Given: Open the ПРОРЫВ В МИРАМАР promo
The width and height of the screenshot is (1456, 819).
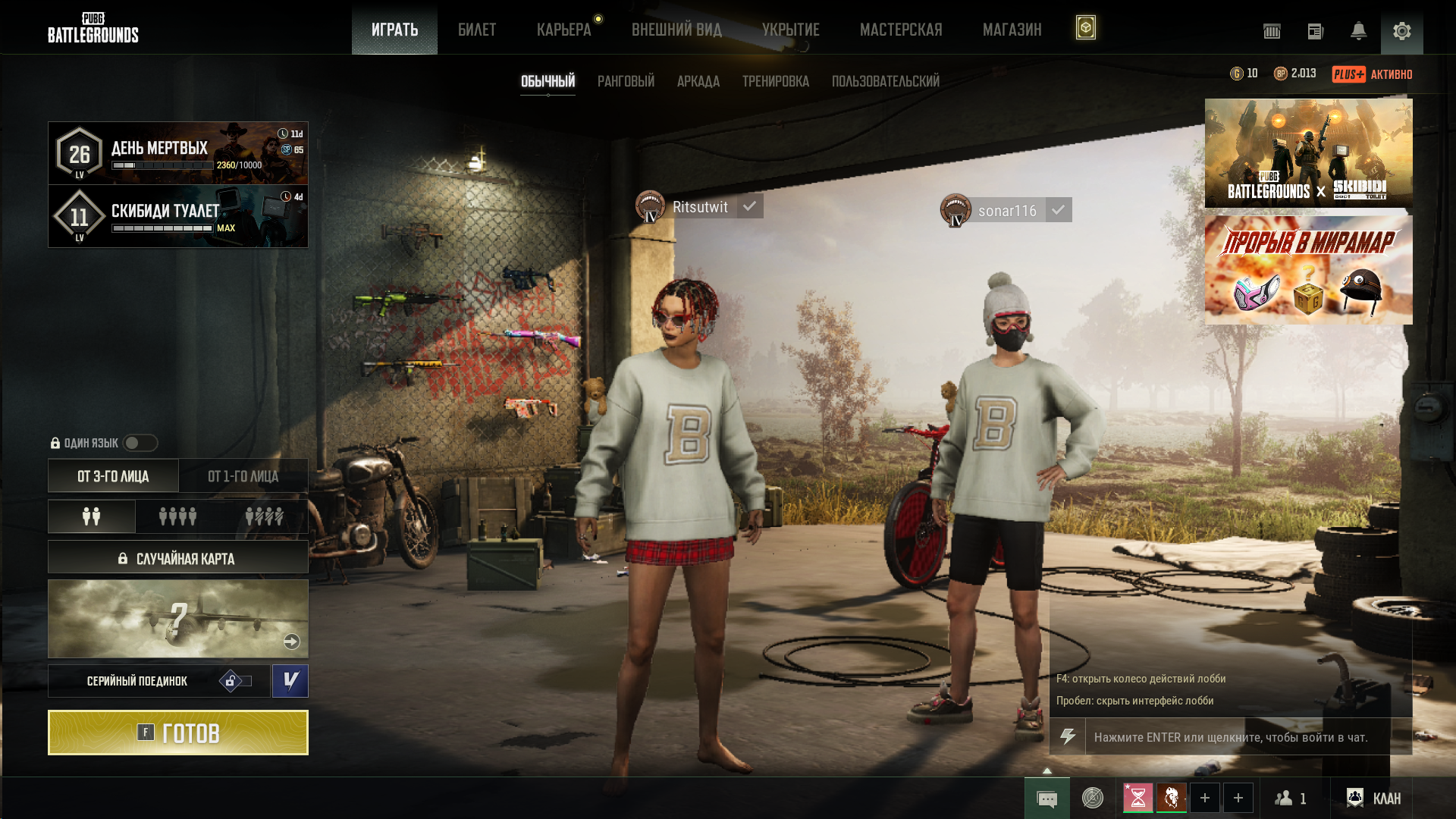Looking at the screenshot, I should (1308, 270).
